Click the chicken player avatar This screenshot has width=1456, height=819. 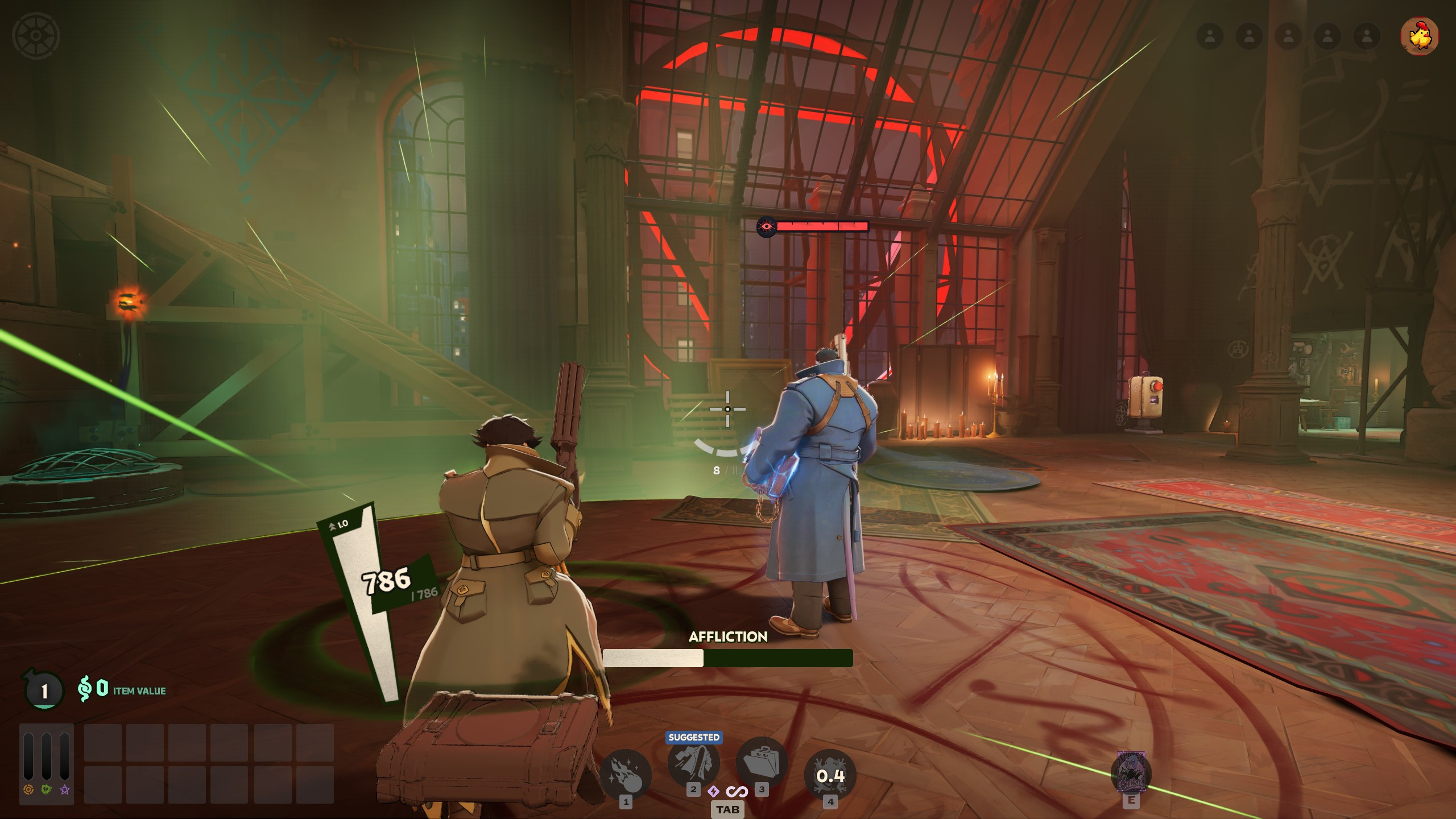point(1420,36)
